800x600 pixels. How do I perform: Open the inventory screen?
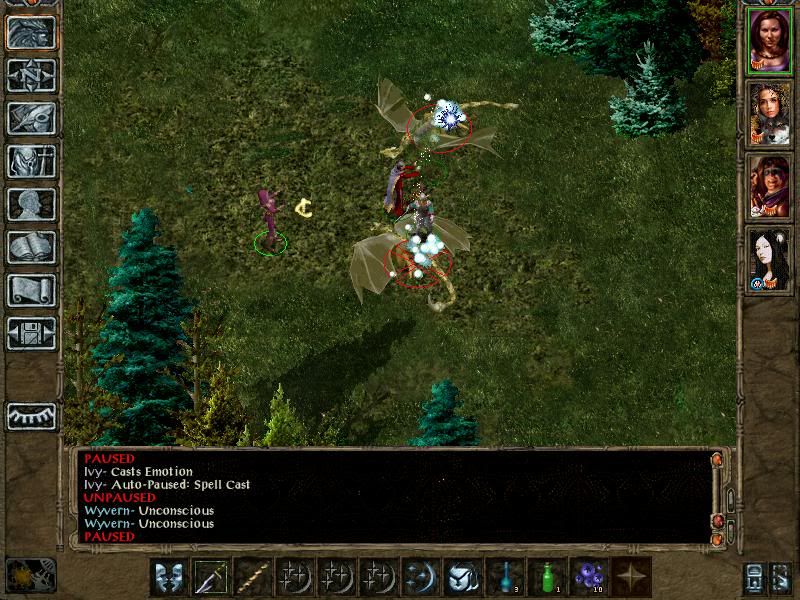(31, 161)
